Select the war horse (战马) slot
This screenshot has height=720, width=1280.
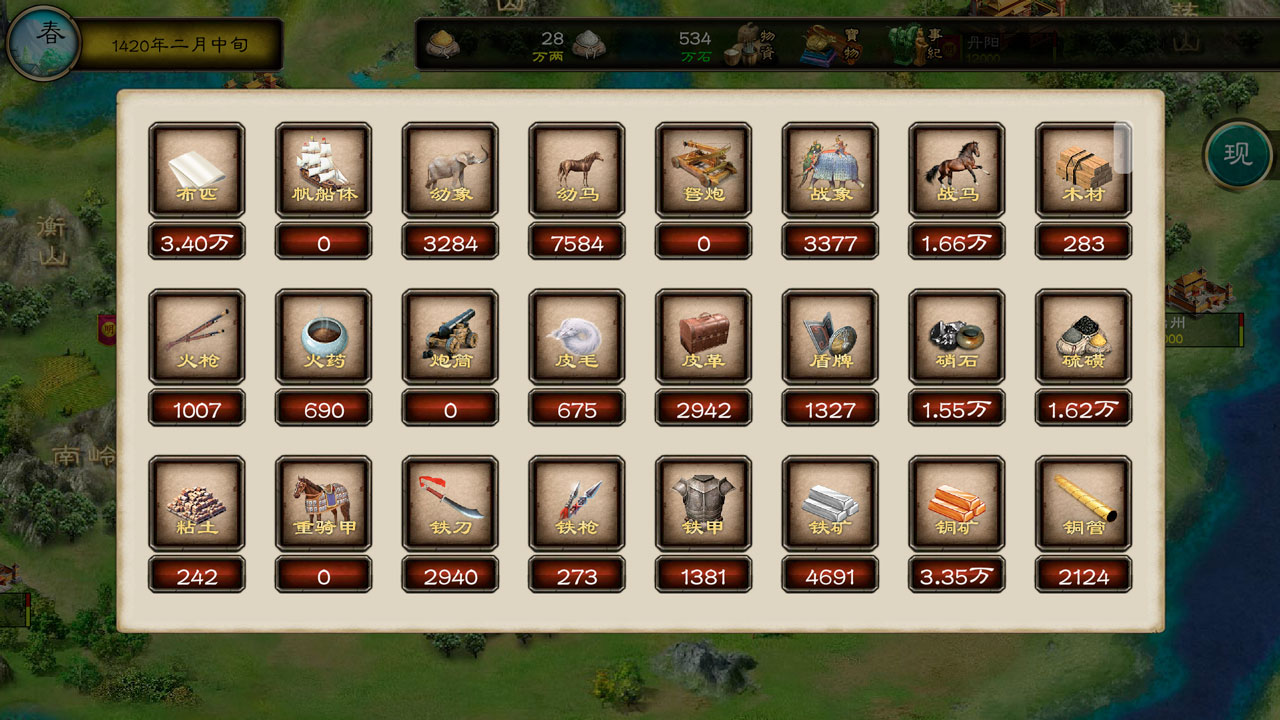pos(957,169)
